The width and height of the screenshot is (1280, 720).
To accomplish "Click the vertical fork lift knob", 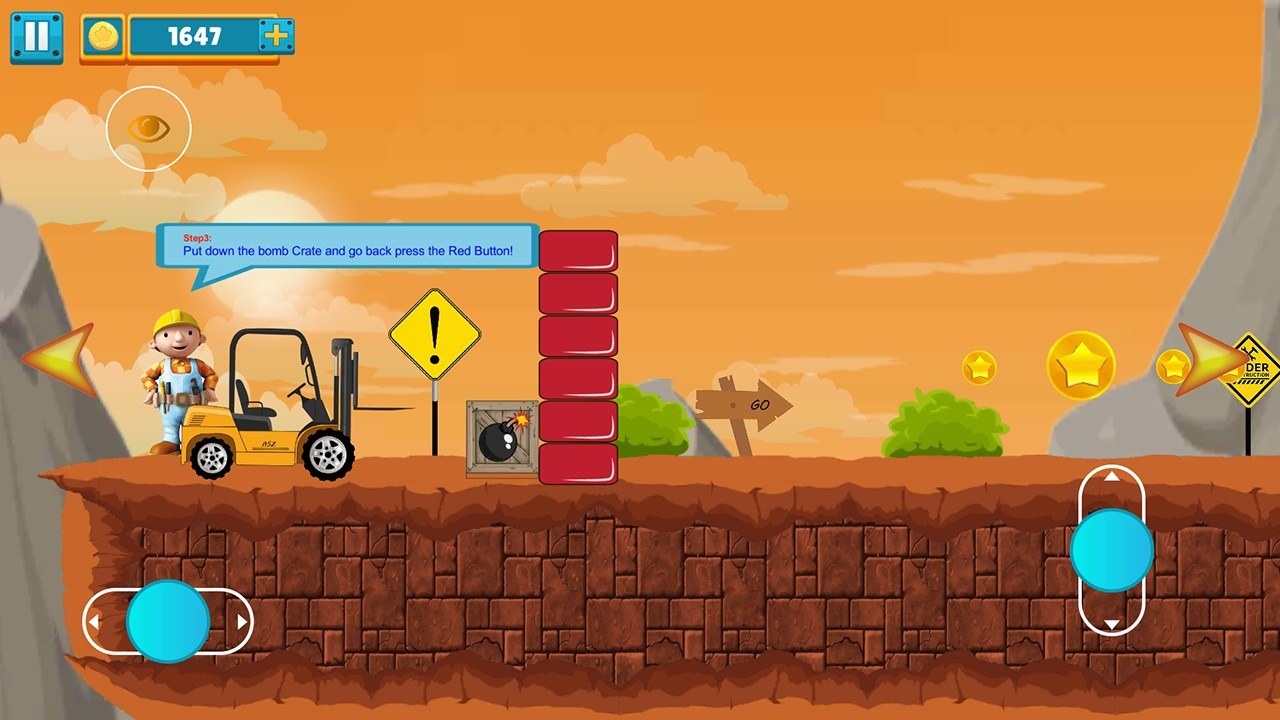I will (1111, 550).
